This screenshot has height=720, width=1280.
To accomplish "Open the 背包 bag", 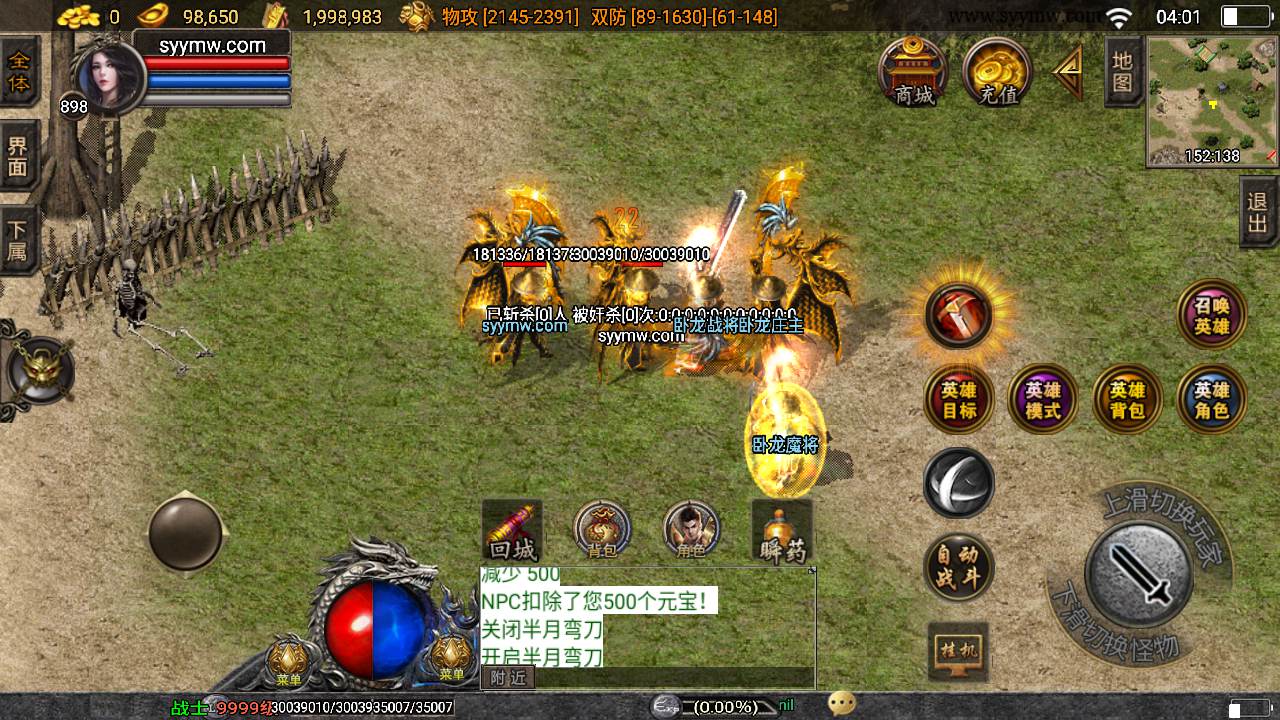I will [602, 530].
